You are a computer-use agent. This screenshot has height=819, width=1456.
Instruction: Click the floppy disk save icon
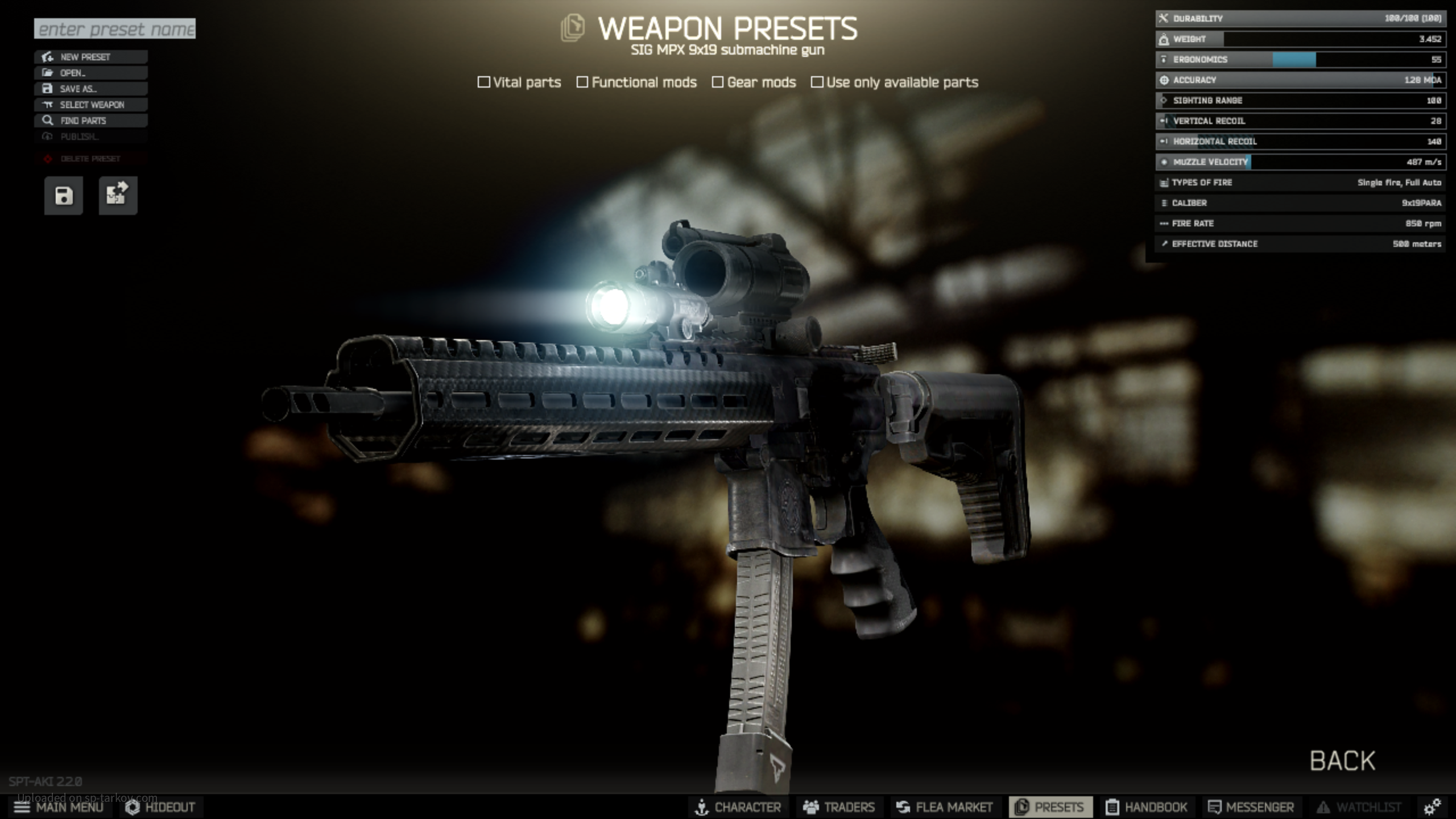point(64,196)
